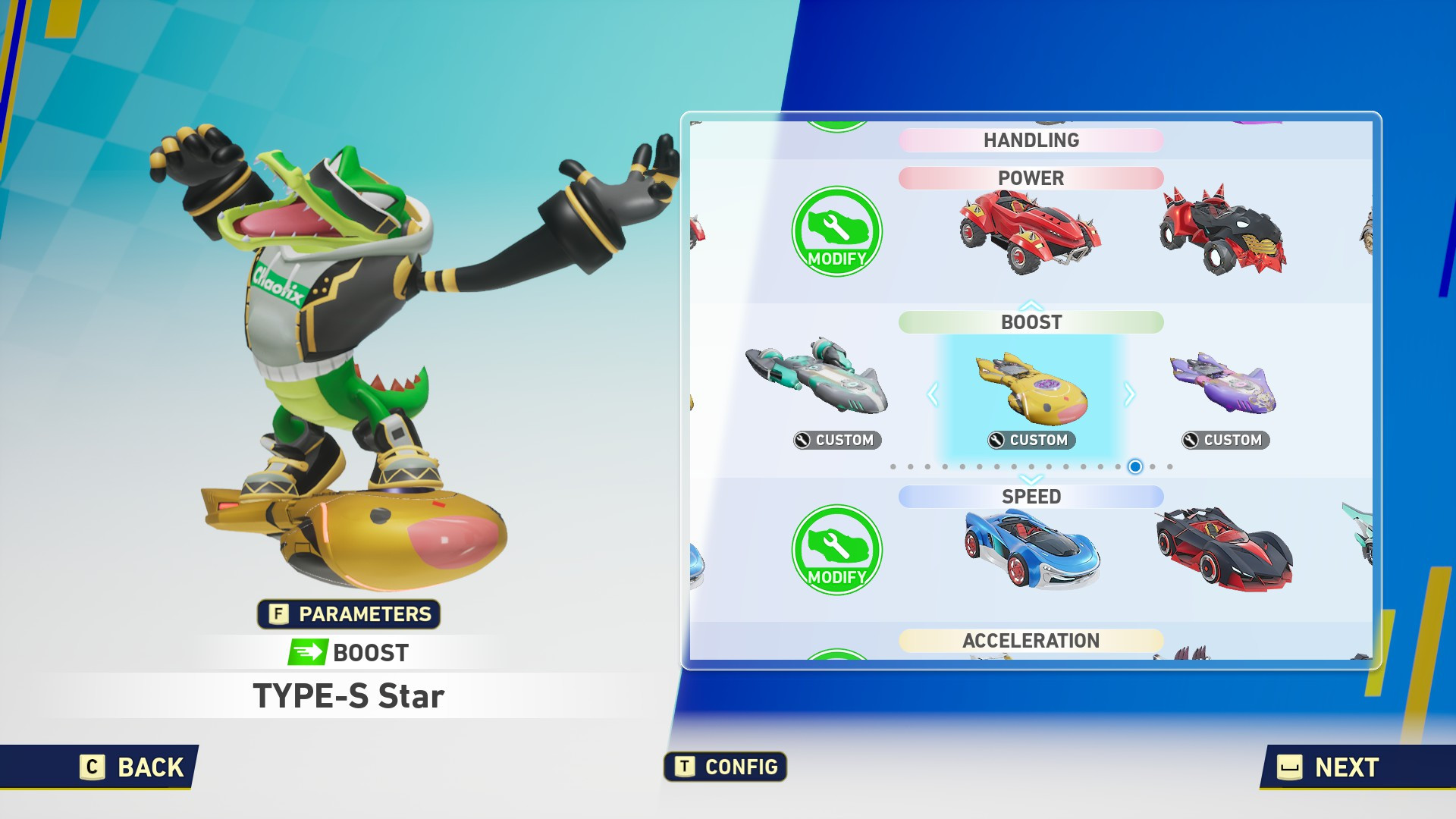Show the vehicle PARAMETERS panel

tap(349, 614)
